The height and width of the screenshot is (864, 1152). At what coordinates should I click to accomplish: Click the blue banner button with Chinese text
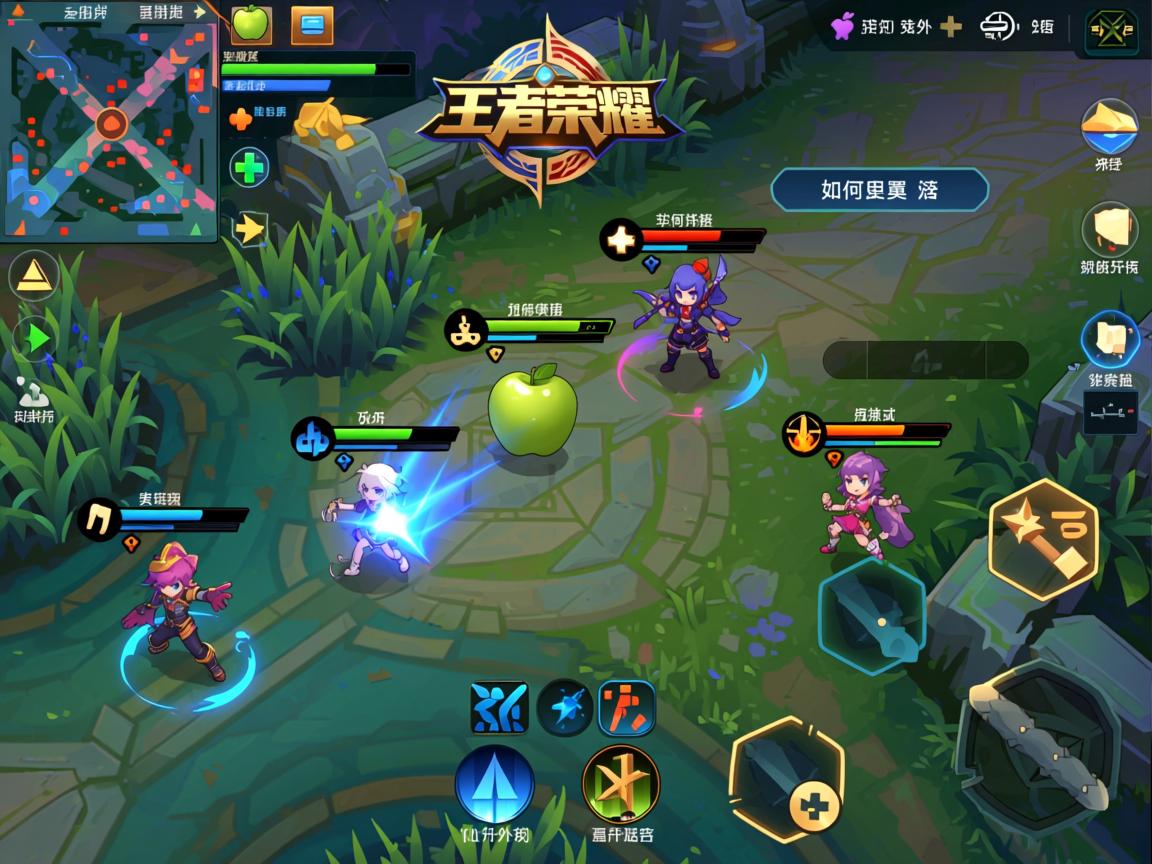click(879, 190)
